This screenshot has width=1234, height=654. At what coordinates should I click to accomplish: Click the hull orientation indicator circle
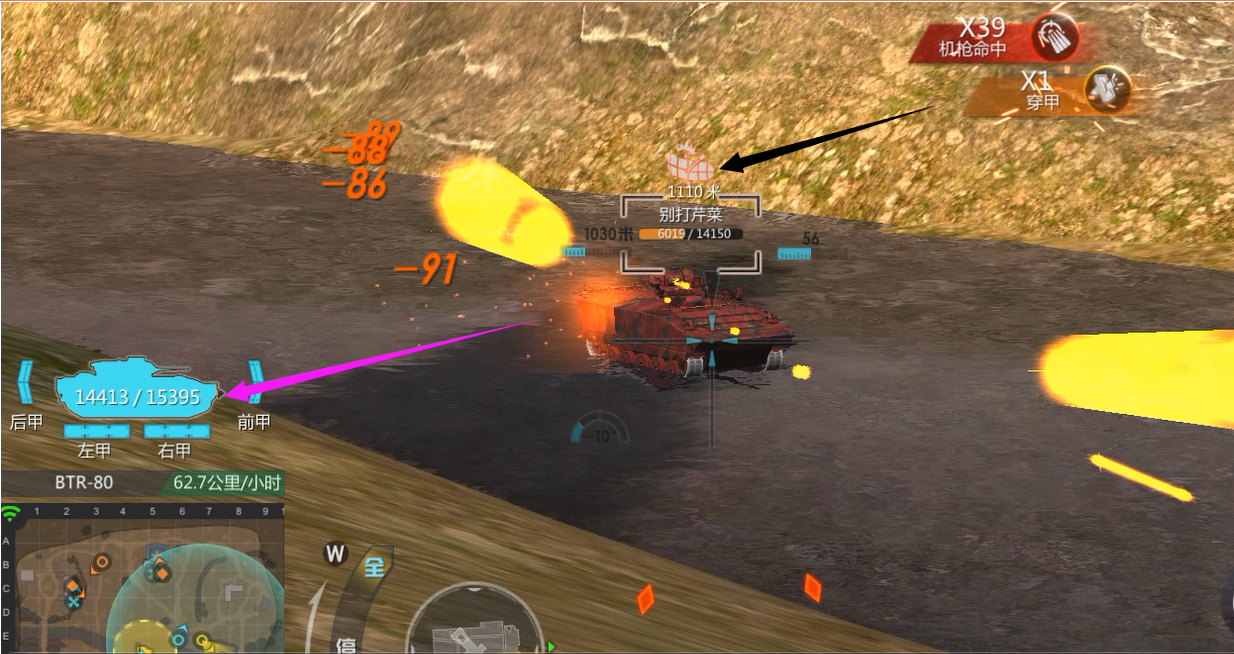click(473, 620)
